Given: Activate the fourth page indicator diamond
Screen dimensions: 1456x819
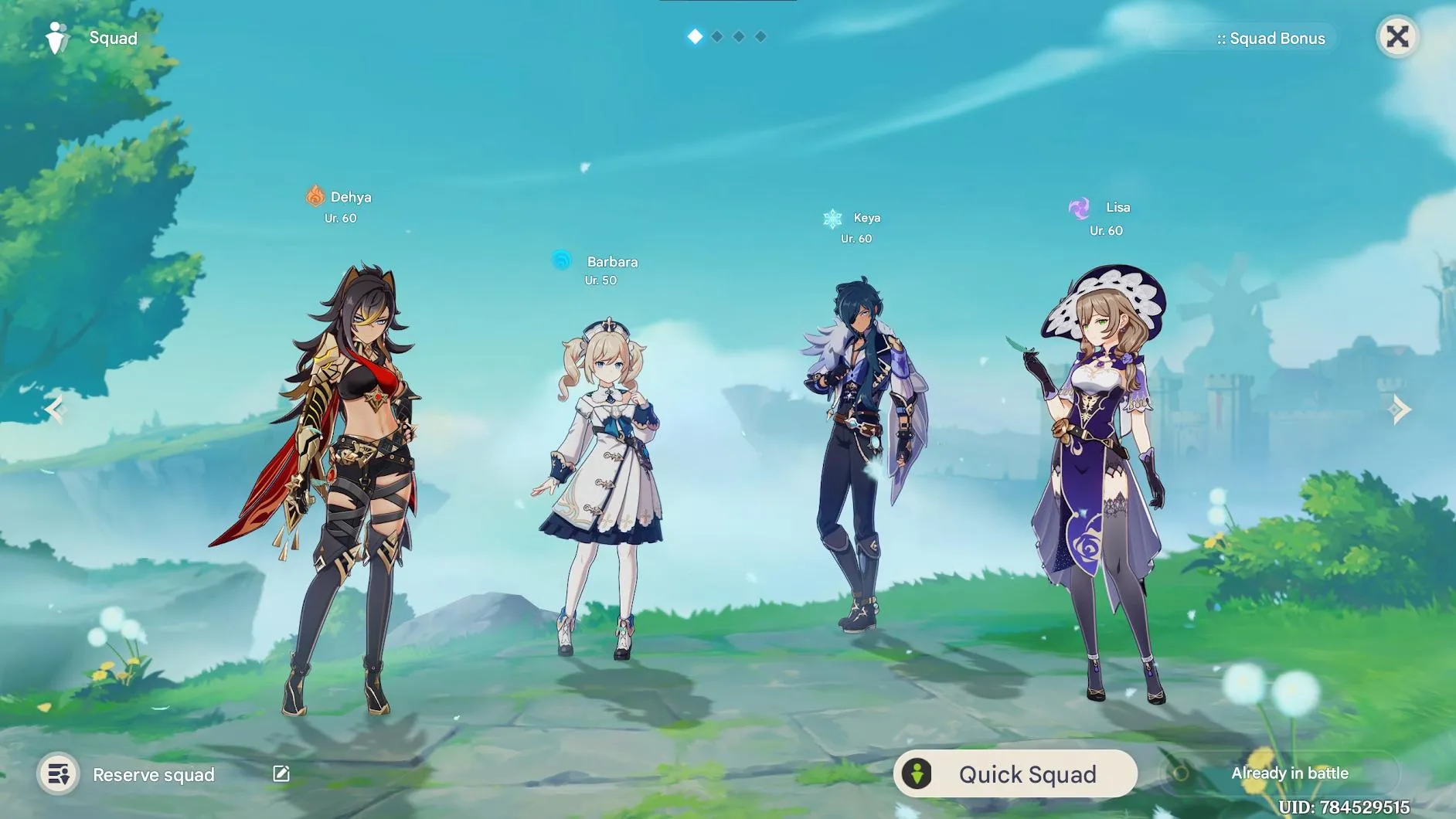Looking at the screenshot, I should tap(760, 36).
